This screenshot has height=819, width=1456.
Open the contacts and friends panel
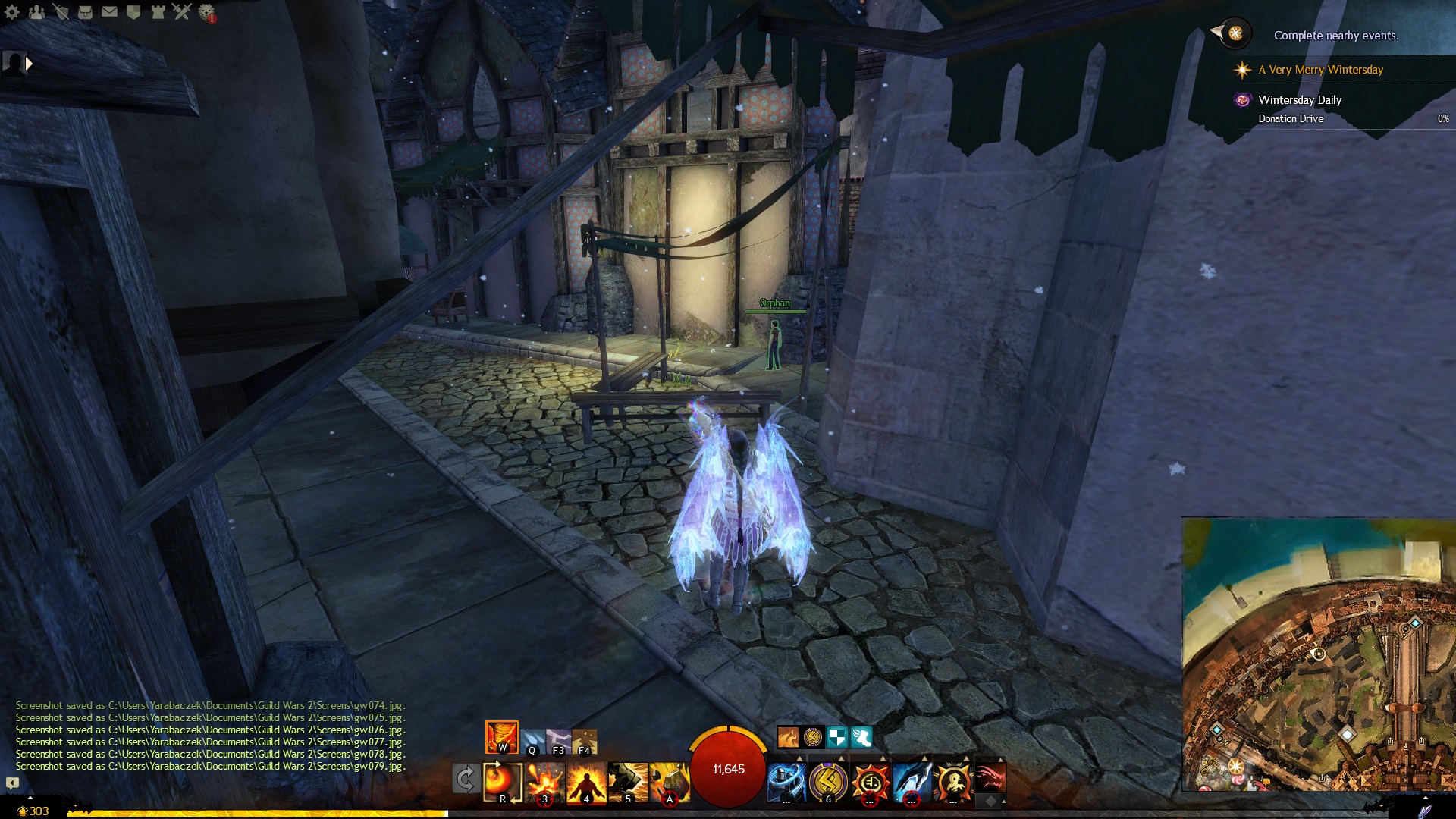click(x=36, y=12)
